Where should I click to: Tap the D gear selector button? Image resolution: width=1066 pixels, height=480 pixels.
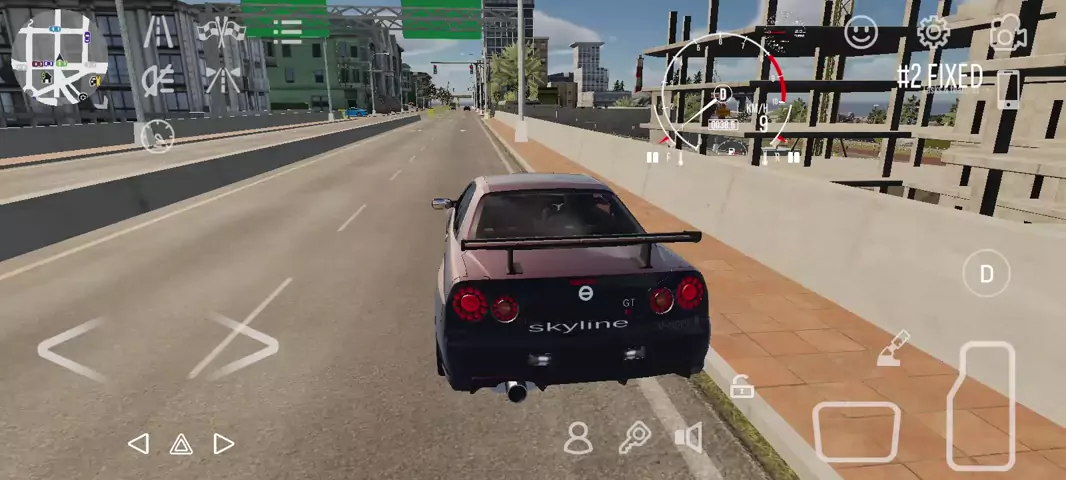click(x=986, y=273)
